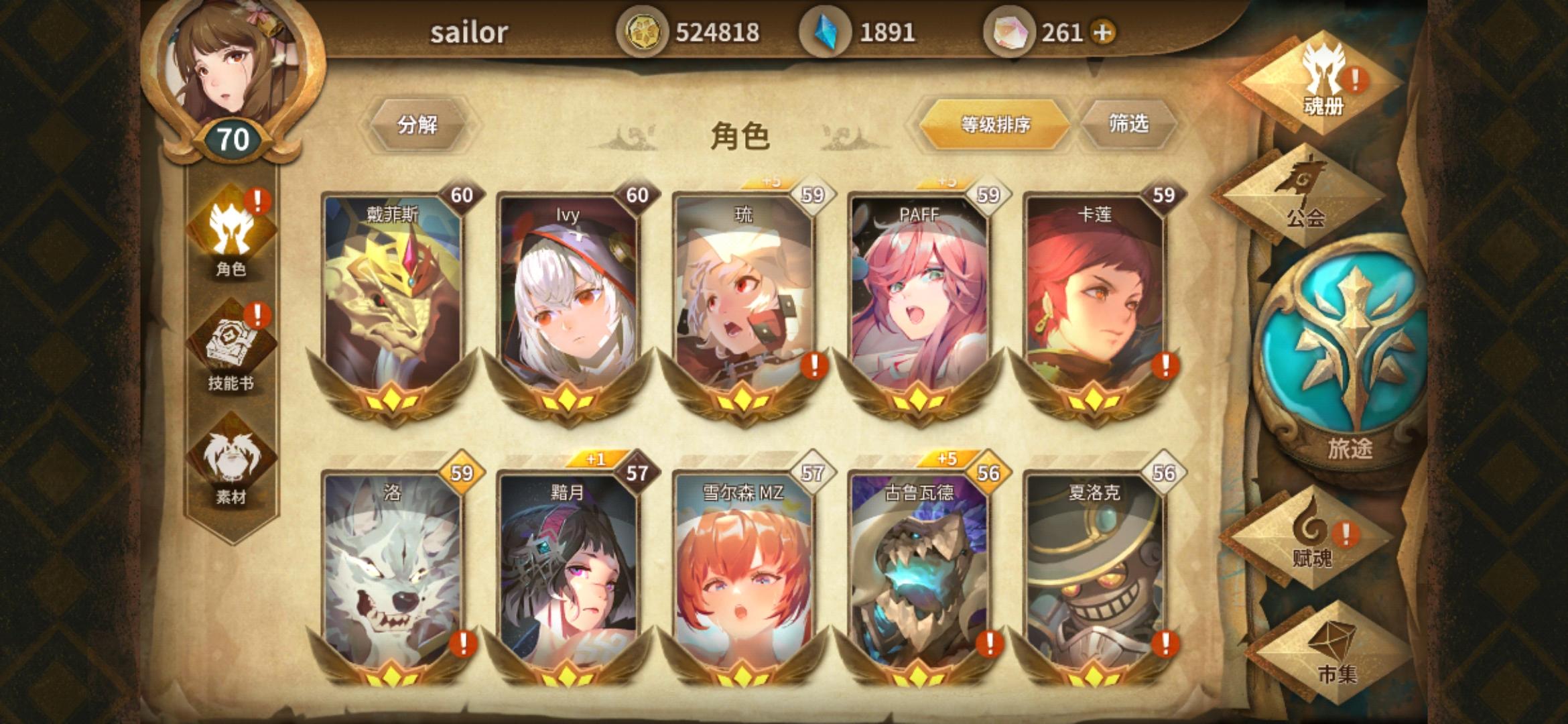Toggle the 分解 disassemble mode
This screenshot has height=724, width=1568.
(419, 124)
